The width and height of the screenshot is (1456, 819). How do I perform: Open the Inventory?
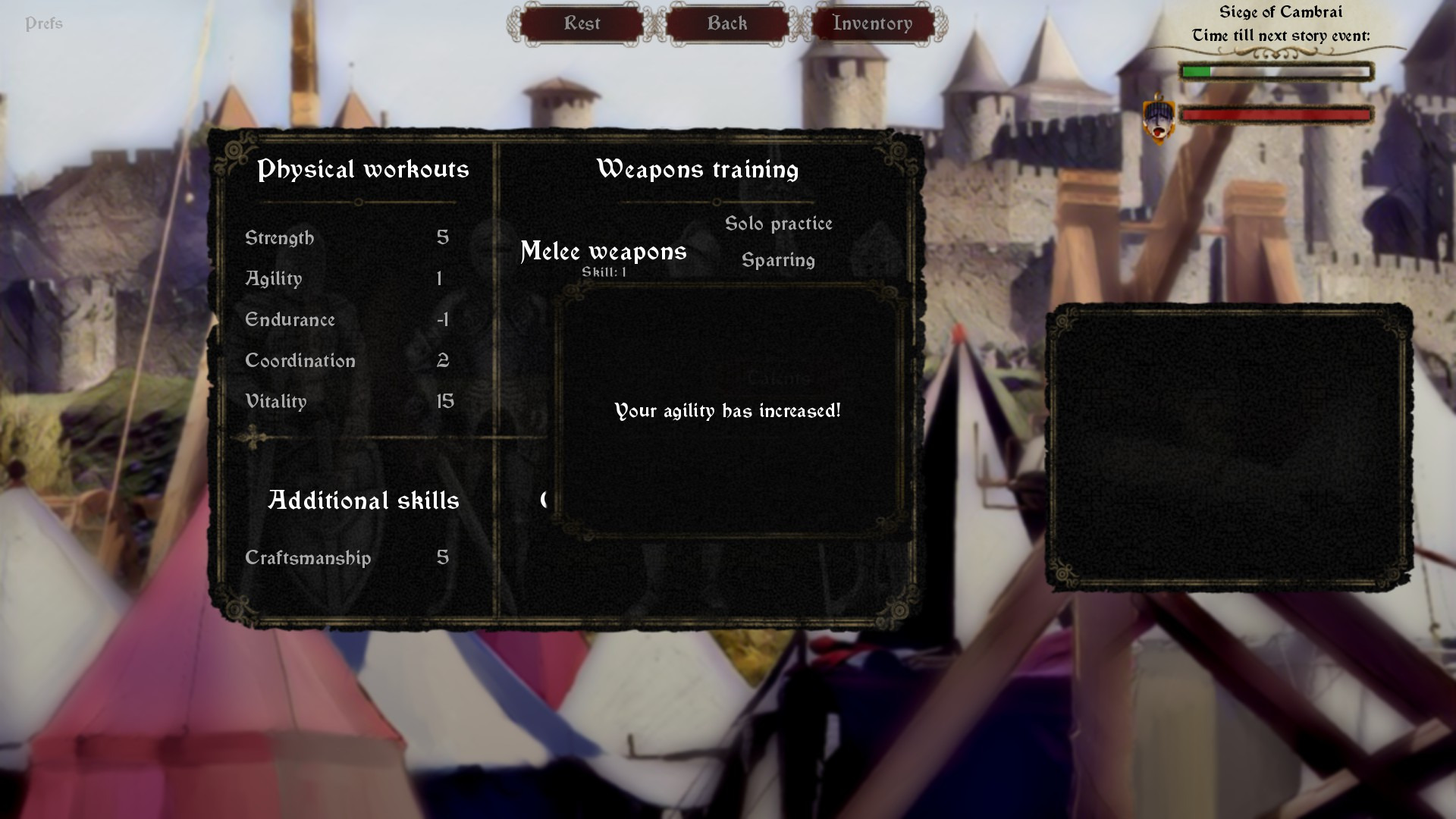coord(872,24)
